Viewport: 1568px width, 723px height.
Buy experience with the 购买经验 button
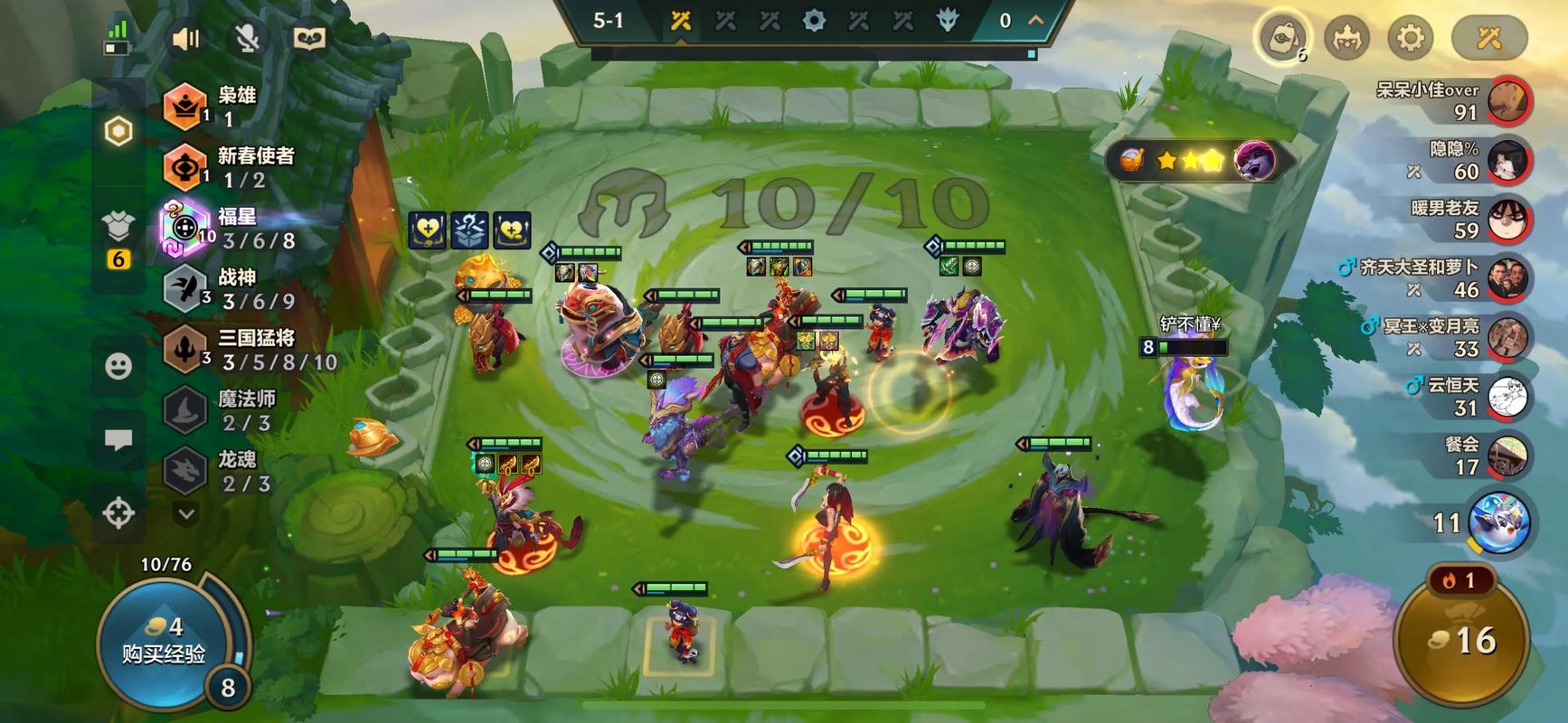(165, 640)
